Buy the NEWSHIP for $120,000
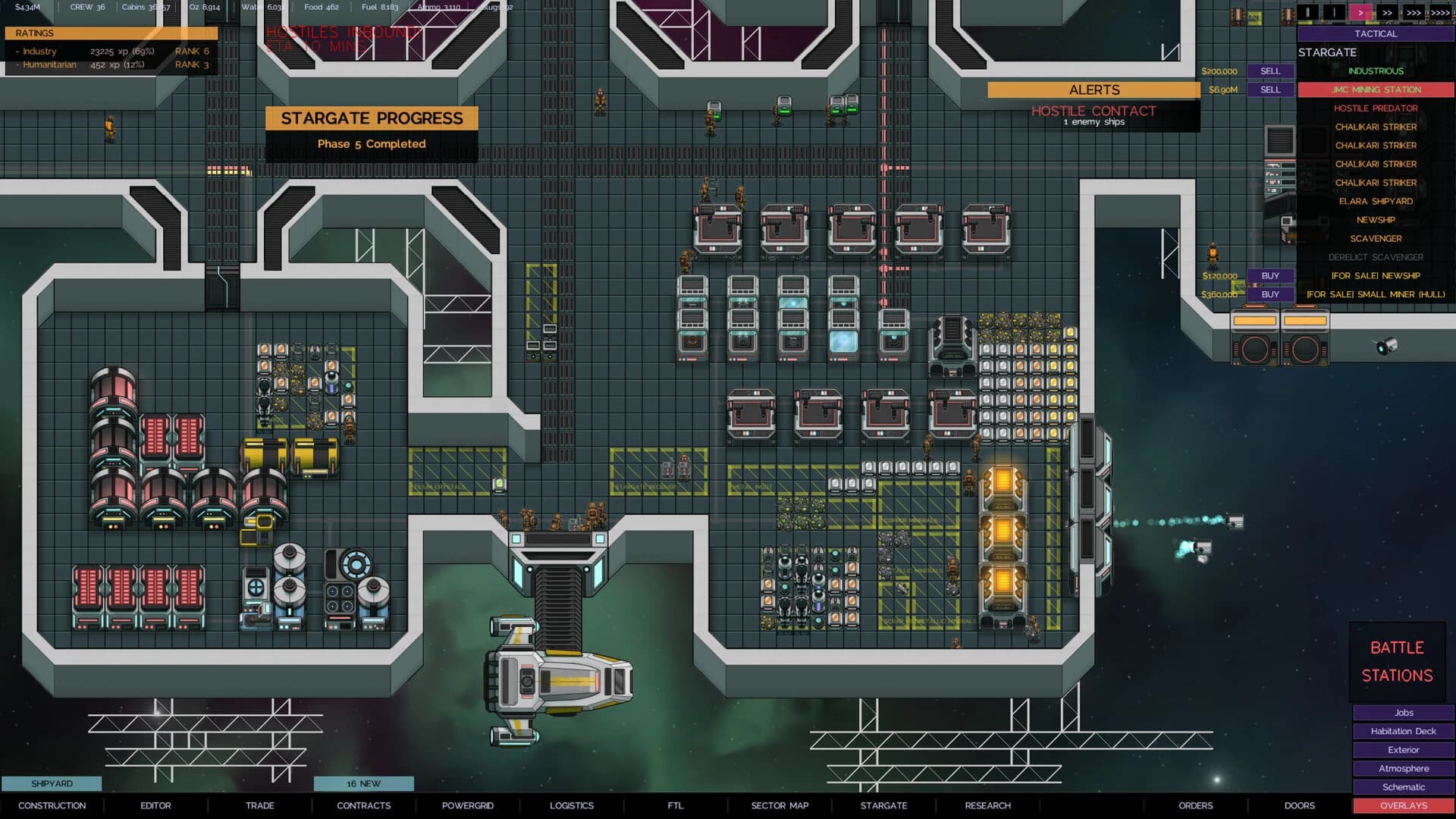The width and height of the screenshot is (1456, 819). pos(1270,275)
